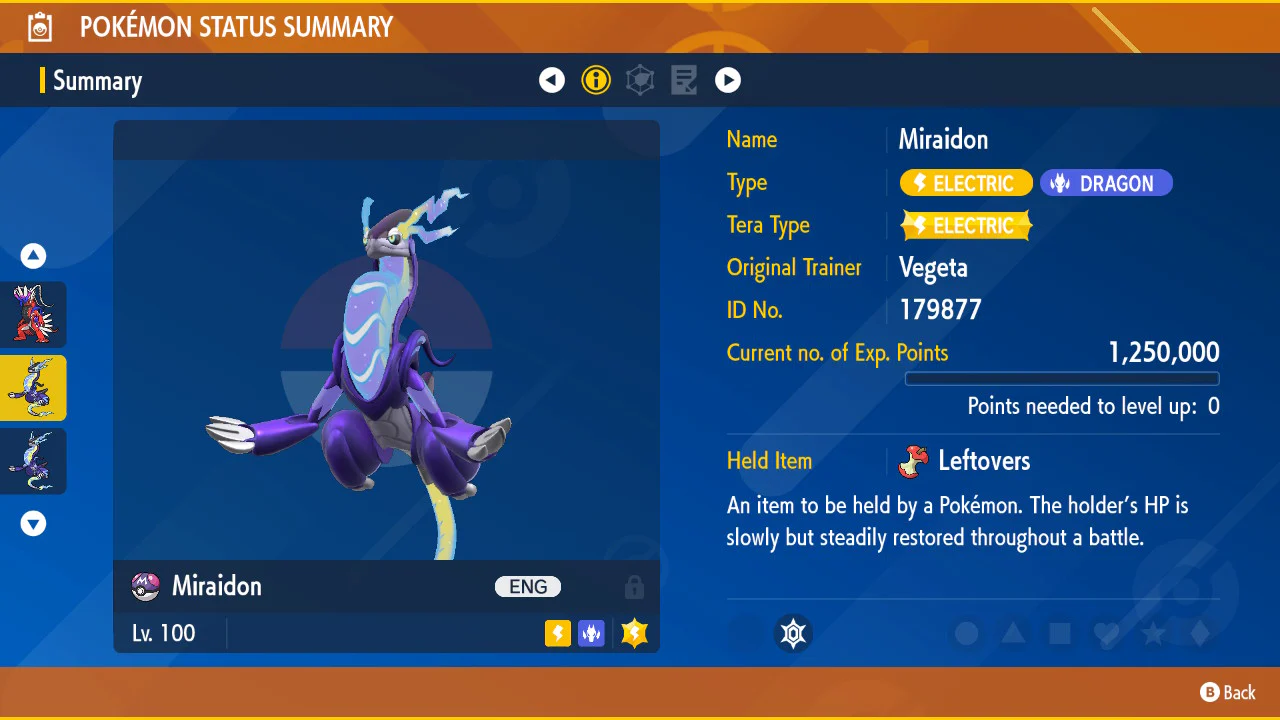Toggle the circle marking
Viewport: 1280px width, 720px height.
click(x=966, y=633)
